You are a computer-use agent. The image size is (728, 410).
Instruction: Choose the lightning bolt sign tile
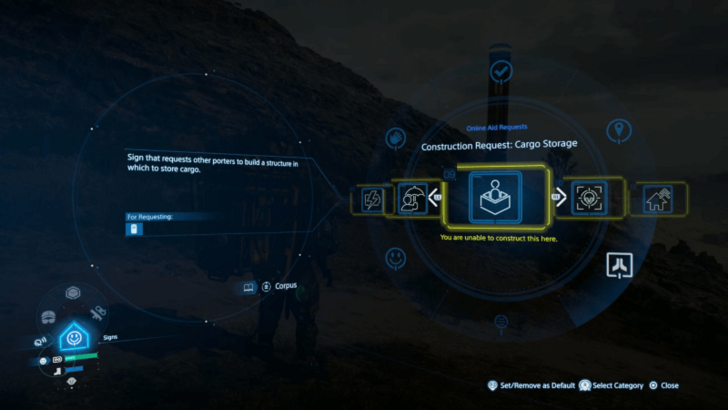click(x=372, y=200)
